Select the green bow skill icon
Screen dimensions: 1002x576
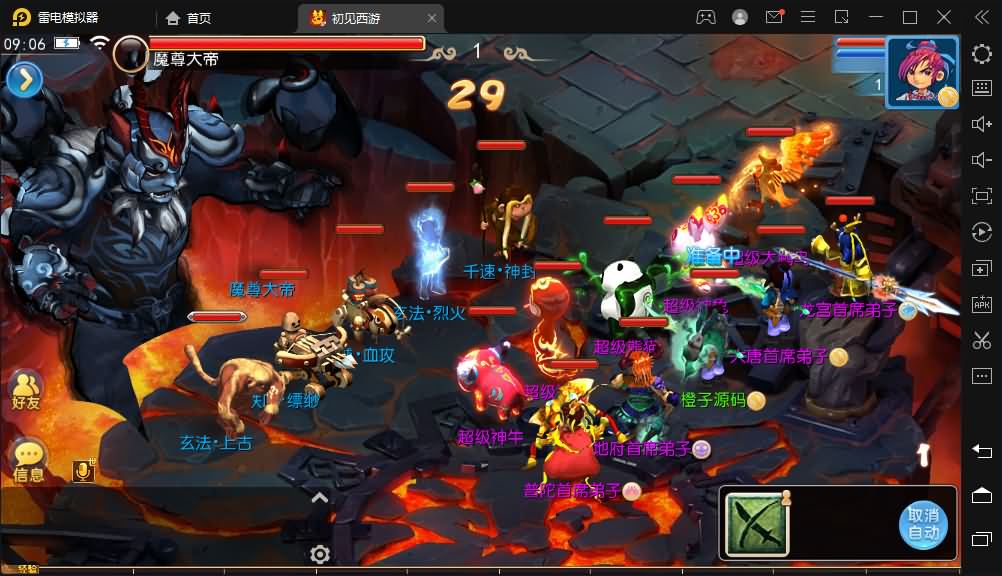click(756, 525)
